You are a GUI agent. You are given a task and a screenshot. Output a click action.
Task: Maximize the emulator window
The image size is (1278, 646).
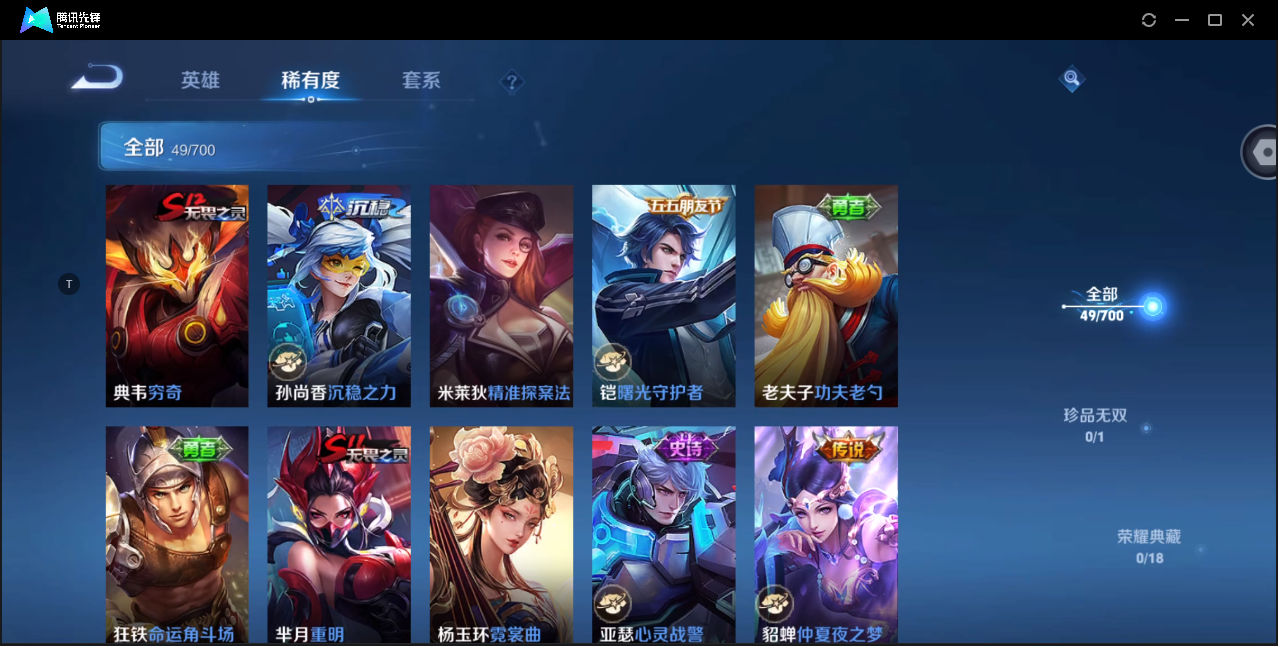[x=1215, y=20]
